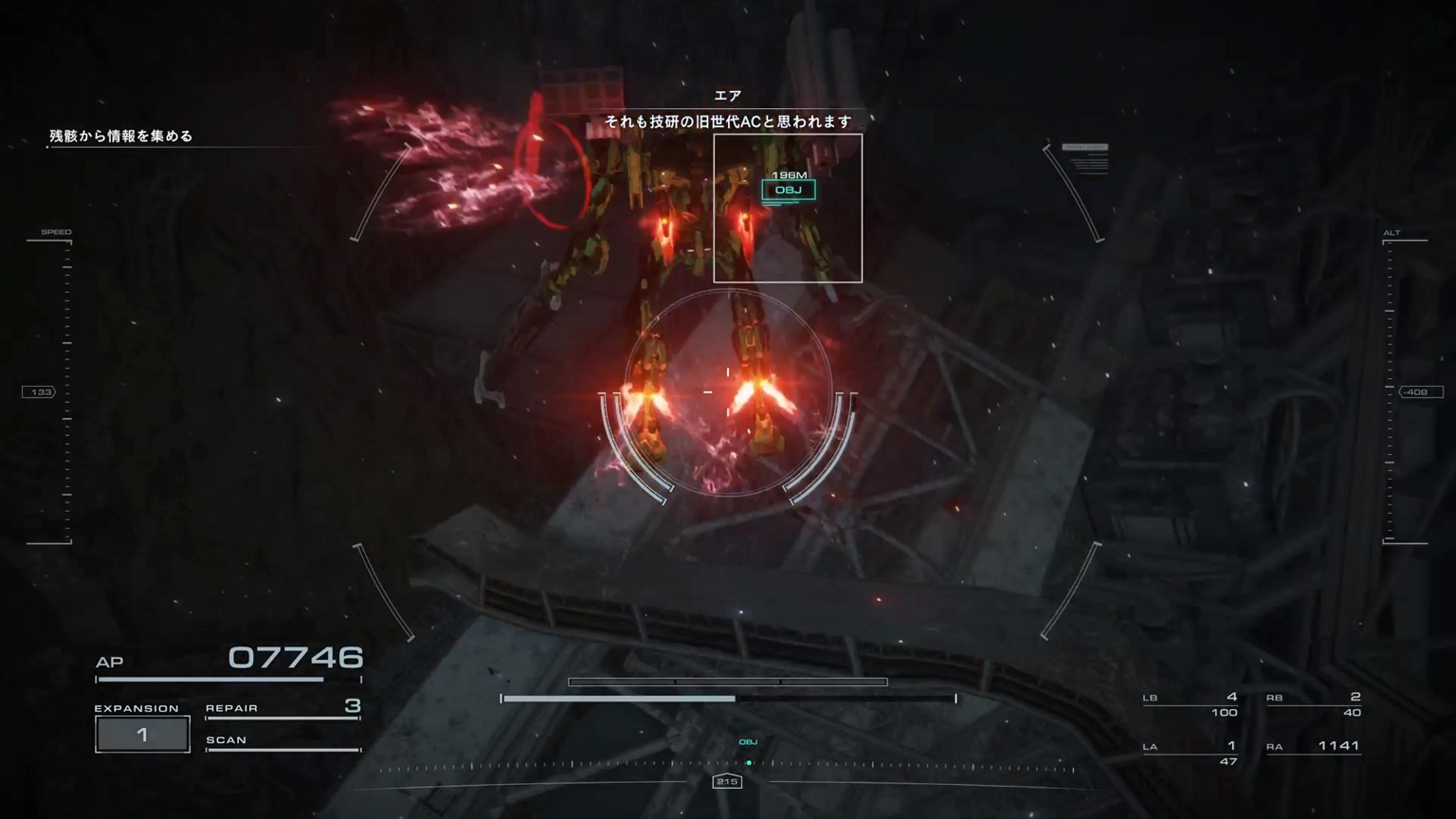Activate the EXPANSION slot
Screen dimensions: 1456x819
(142, 735)
